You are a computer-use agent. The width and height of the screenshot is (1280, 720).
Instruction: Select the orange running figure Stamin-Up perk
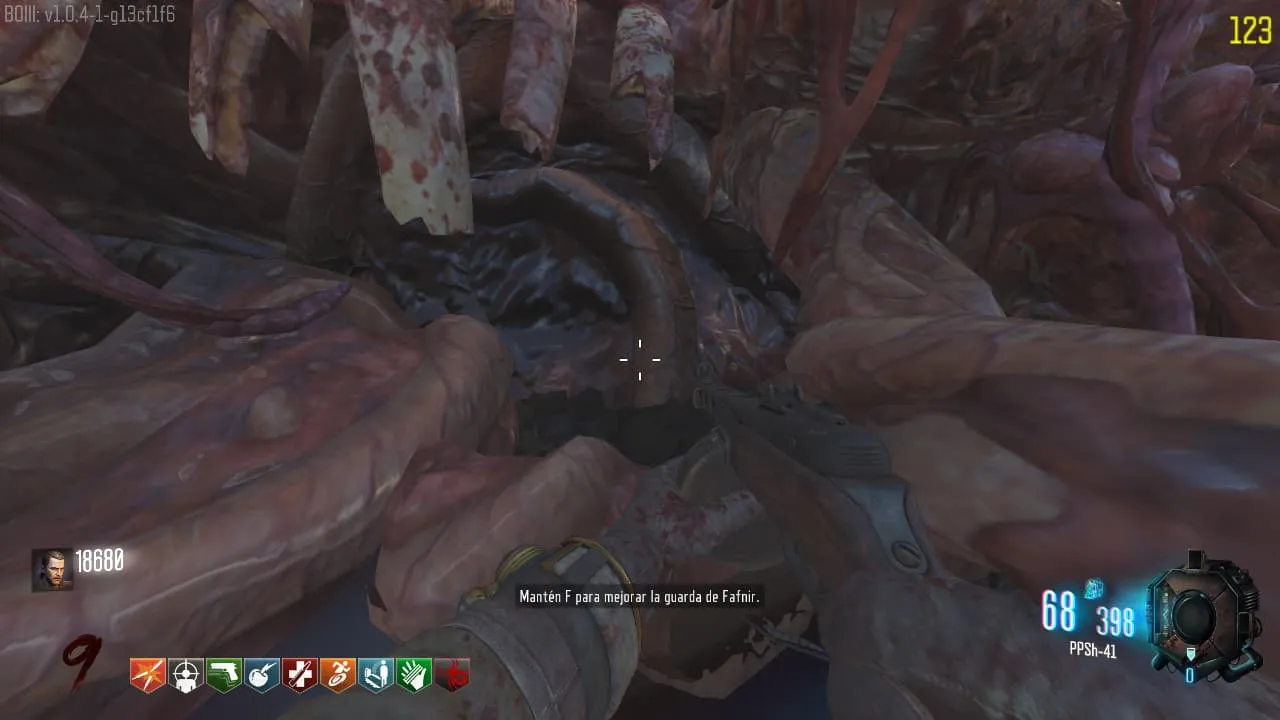[337, 675]
